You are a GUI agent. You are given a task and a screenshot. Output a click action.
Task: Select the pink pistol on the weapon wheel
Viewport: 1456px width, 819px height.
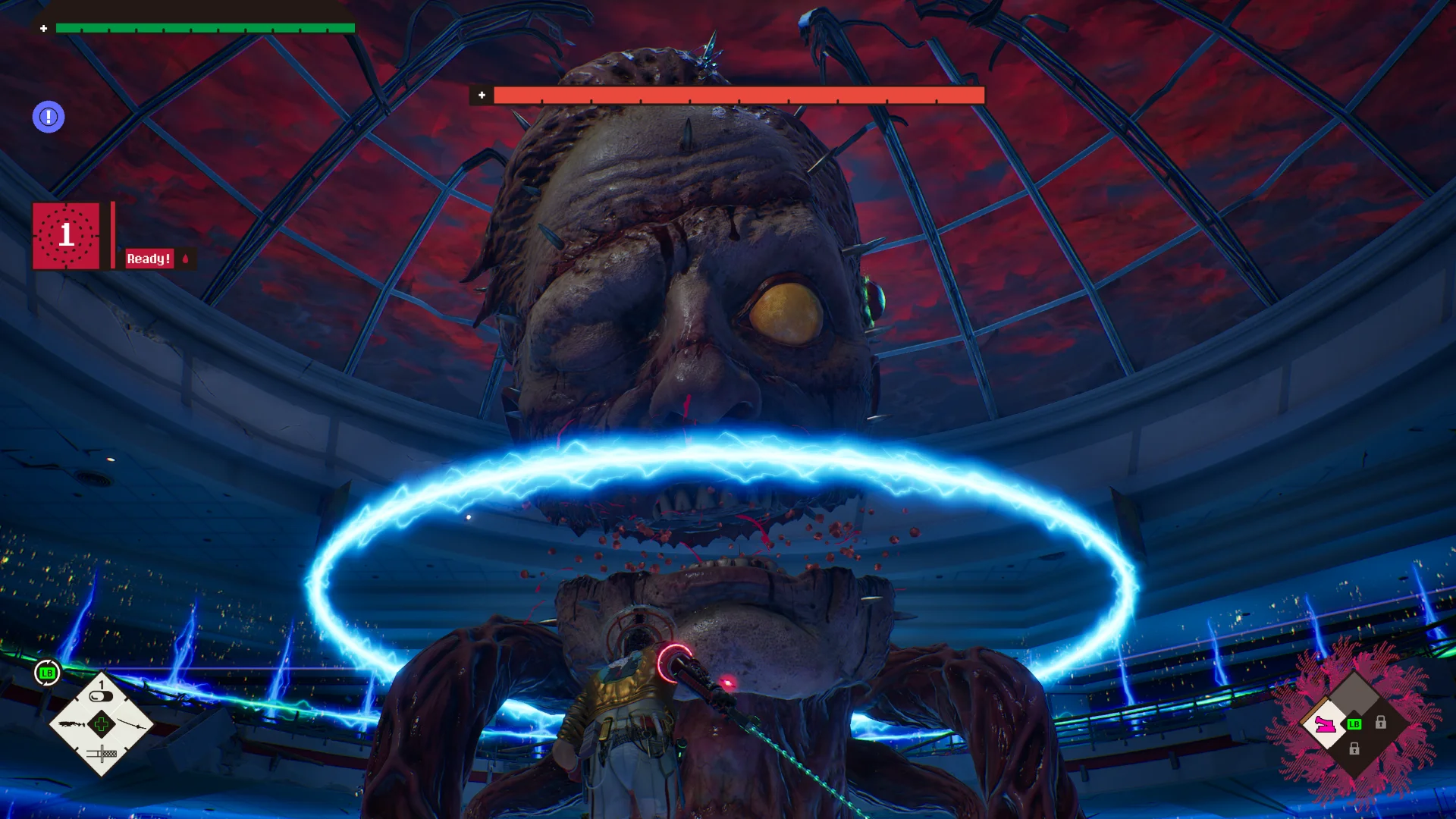pyautogui.click(x=1325, y=725)
